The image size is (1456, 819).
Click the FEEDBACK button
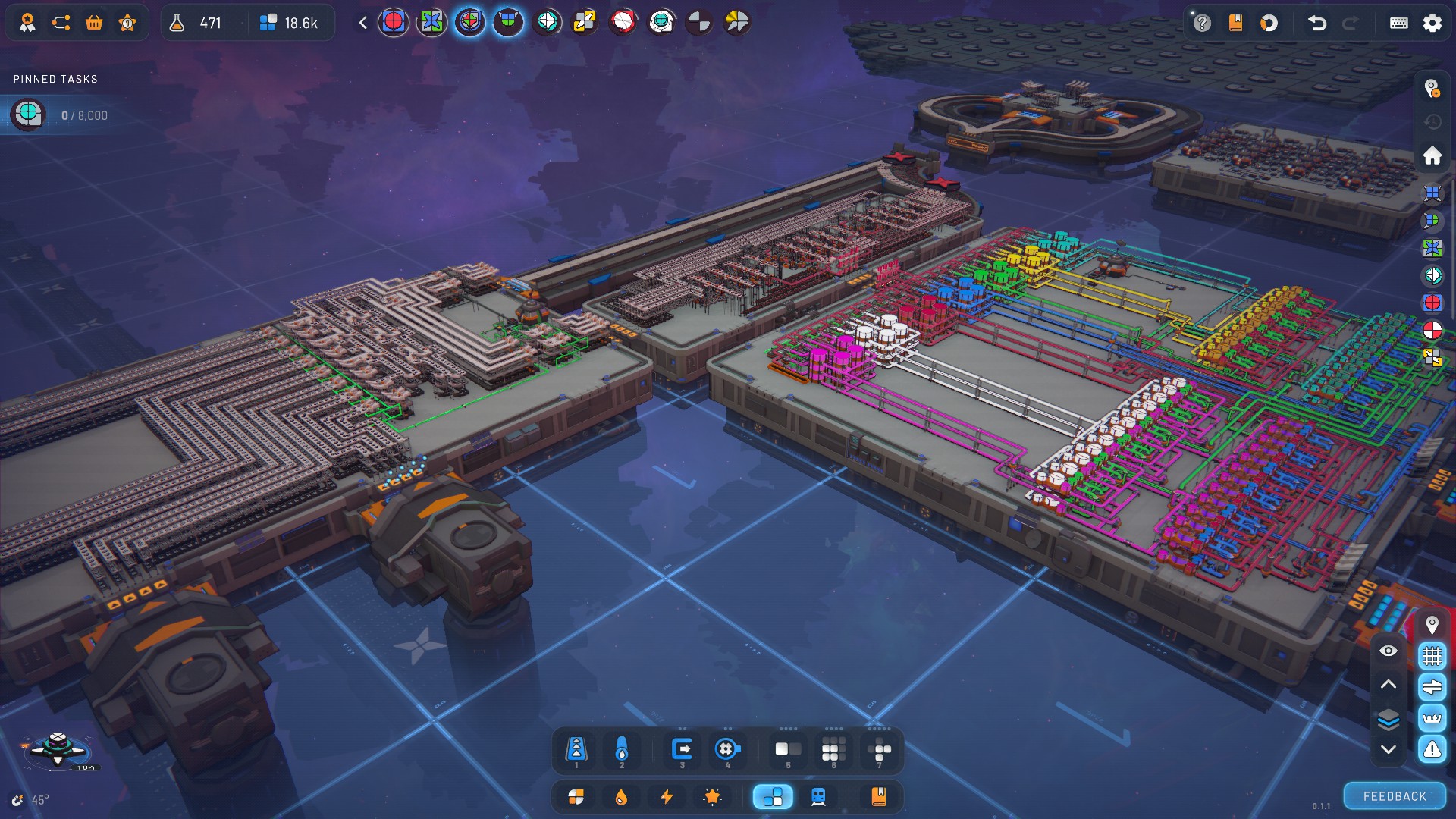tap(1395, 796)
